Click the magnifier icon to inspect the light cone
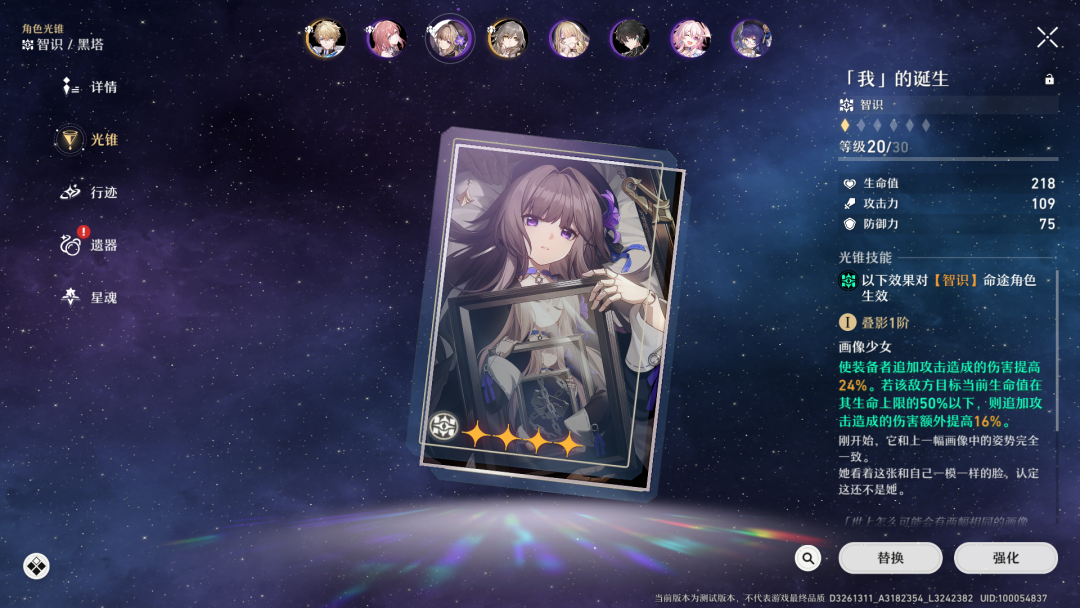This screenshot has height=608, width=1080. [808, 558]
